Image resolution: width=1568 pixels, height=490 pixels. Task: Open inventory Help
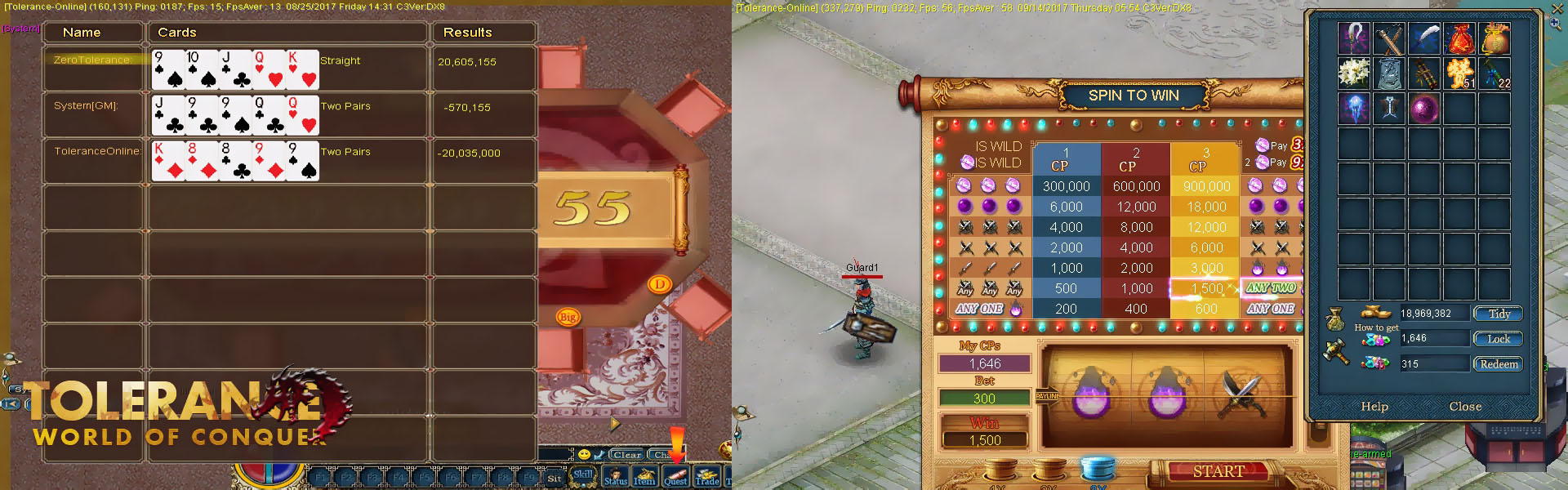coord(1374,407)
